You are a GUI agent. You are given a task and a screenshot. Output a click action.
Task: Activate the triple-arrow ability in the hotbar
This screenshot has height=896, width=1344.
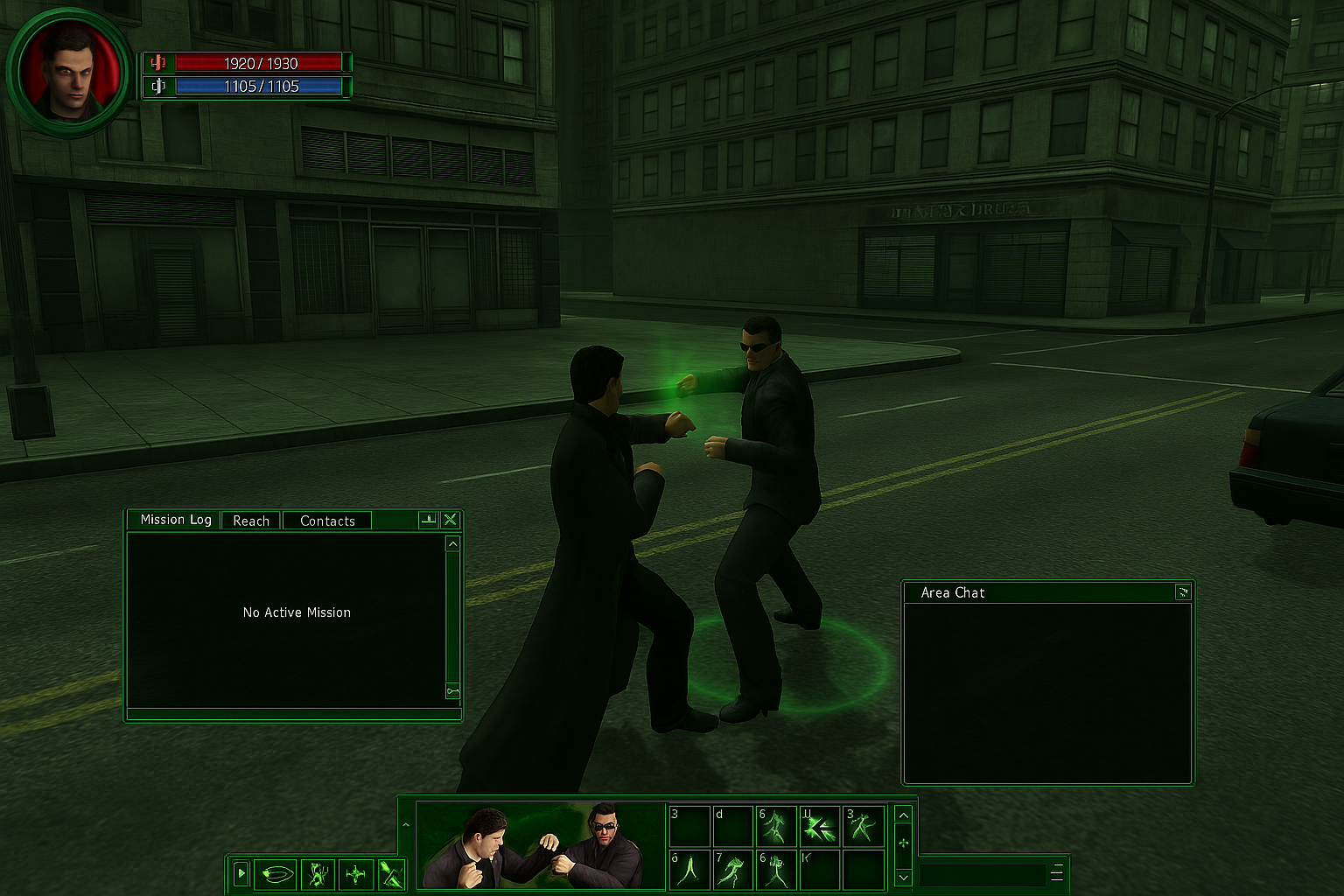(x=820, y=827)
